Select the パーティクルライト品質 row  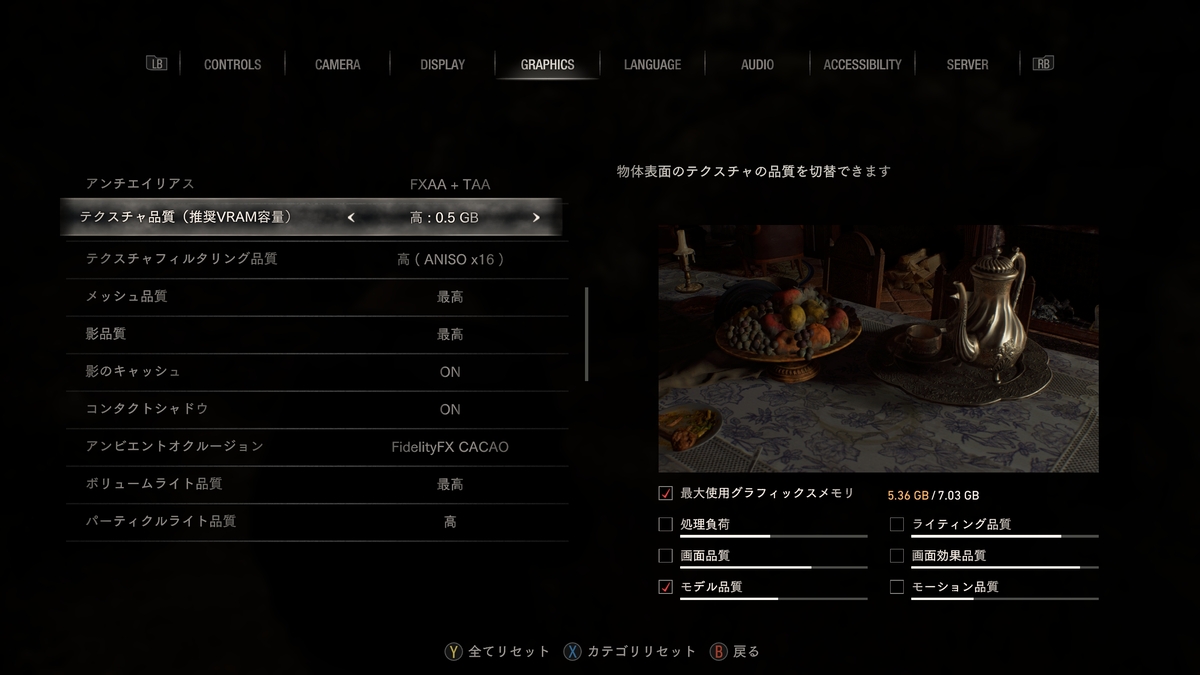316,522
